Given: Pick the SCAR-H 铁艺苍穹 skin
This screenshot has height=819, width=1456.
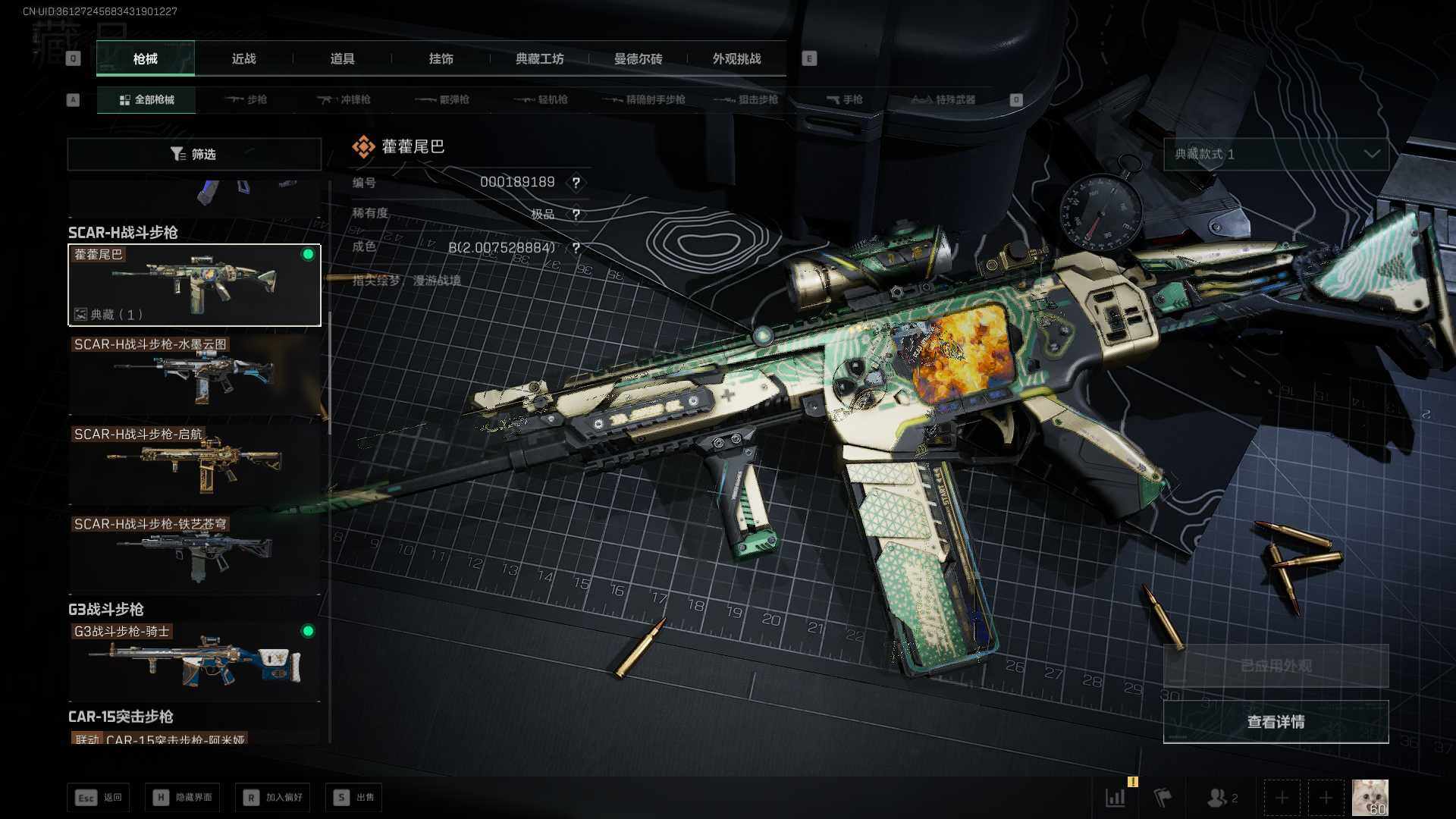Looking at the screenshot, I should click(x=194, y=554).
